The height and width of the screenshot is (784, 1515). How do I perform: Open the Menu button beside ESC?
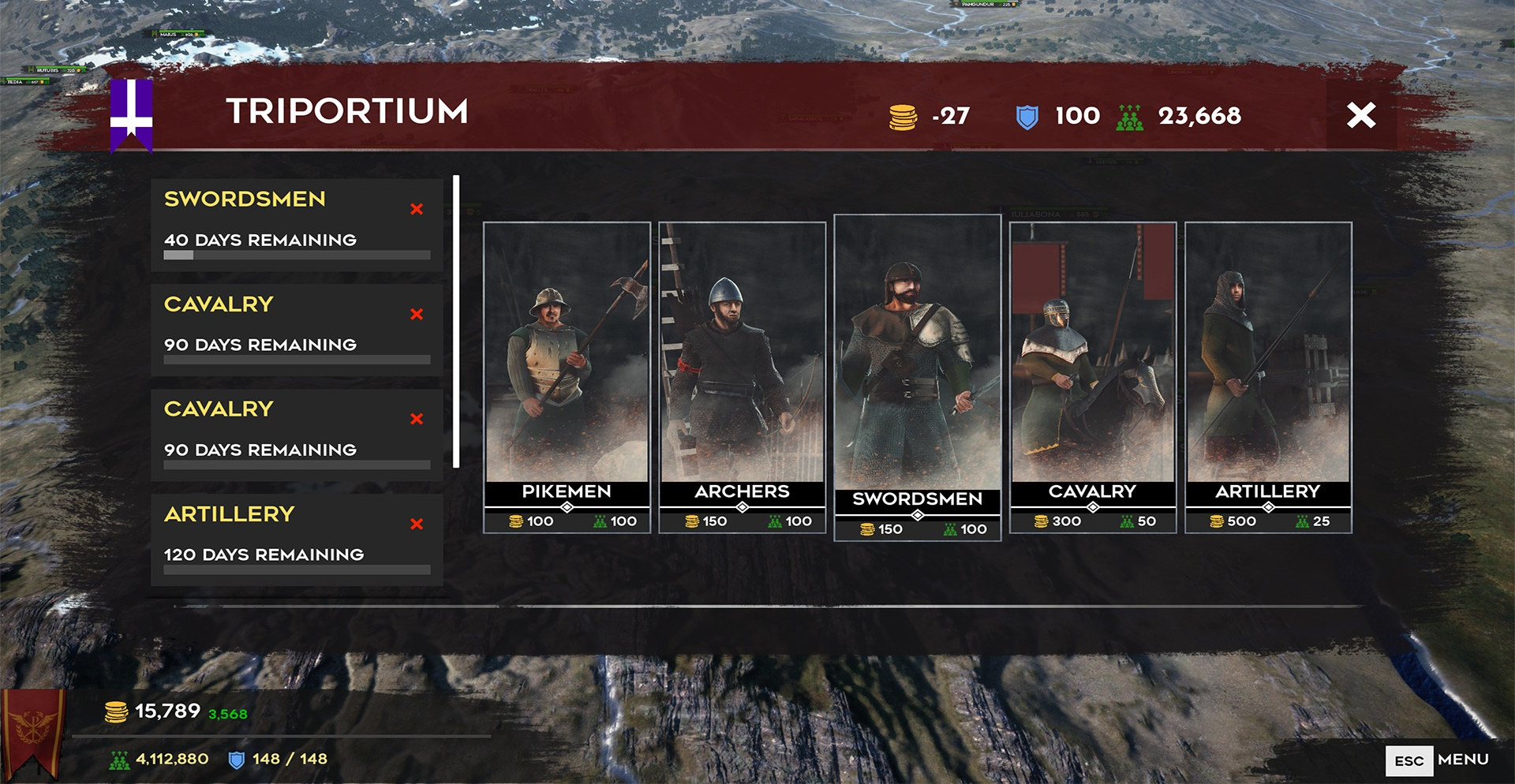1462,760
